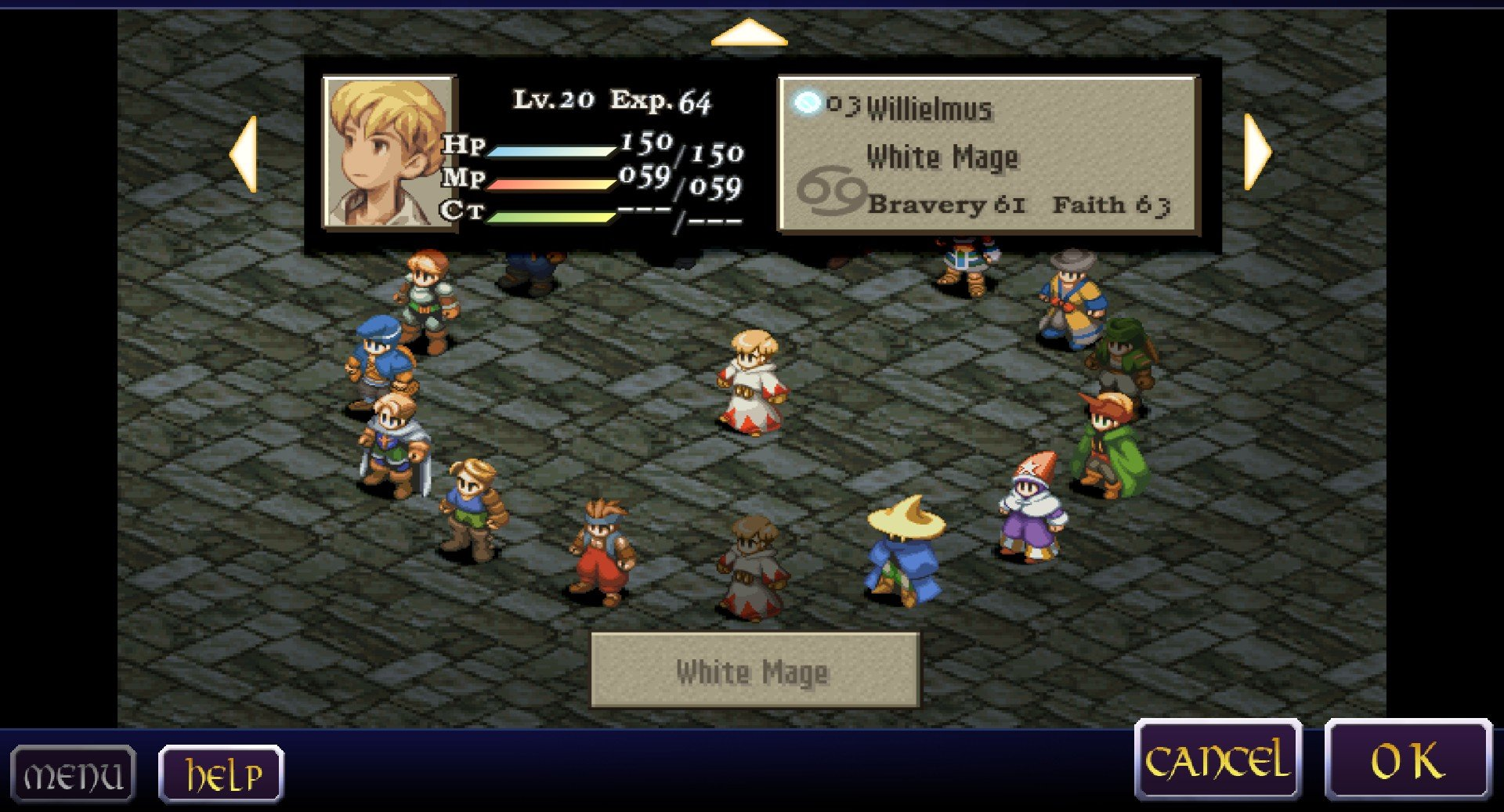This screenshot has width=1504, height=812.
Task: Open the Menu button
Action: [73, 775]
